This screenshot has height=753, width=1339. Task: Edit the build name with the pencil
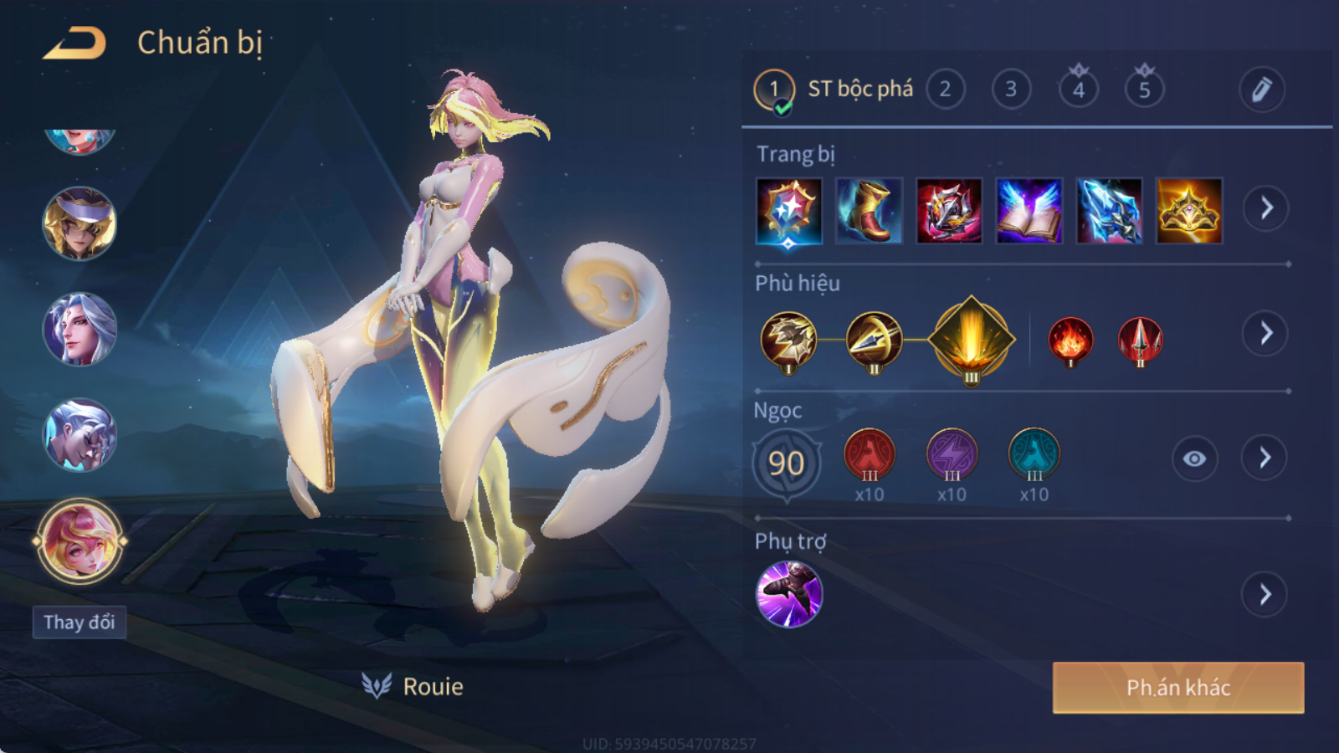[x=1261, y=90]
